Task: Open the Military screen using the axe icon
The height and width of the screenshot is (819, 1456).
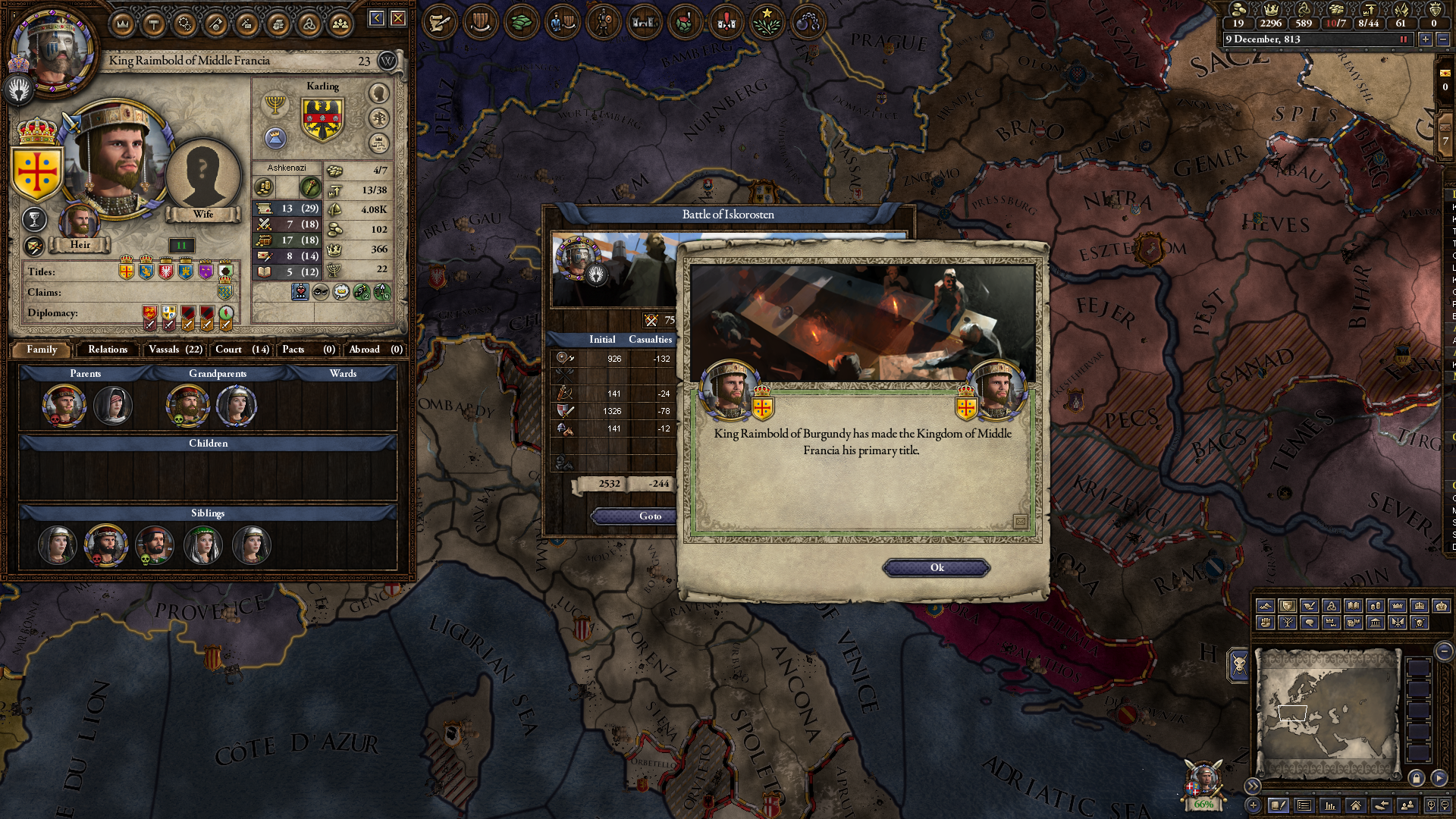Action: click(215, 23)
